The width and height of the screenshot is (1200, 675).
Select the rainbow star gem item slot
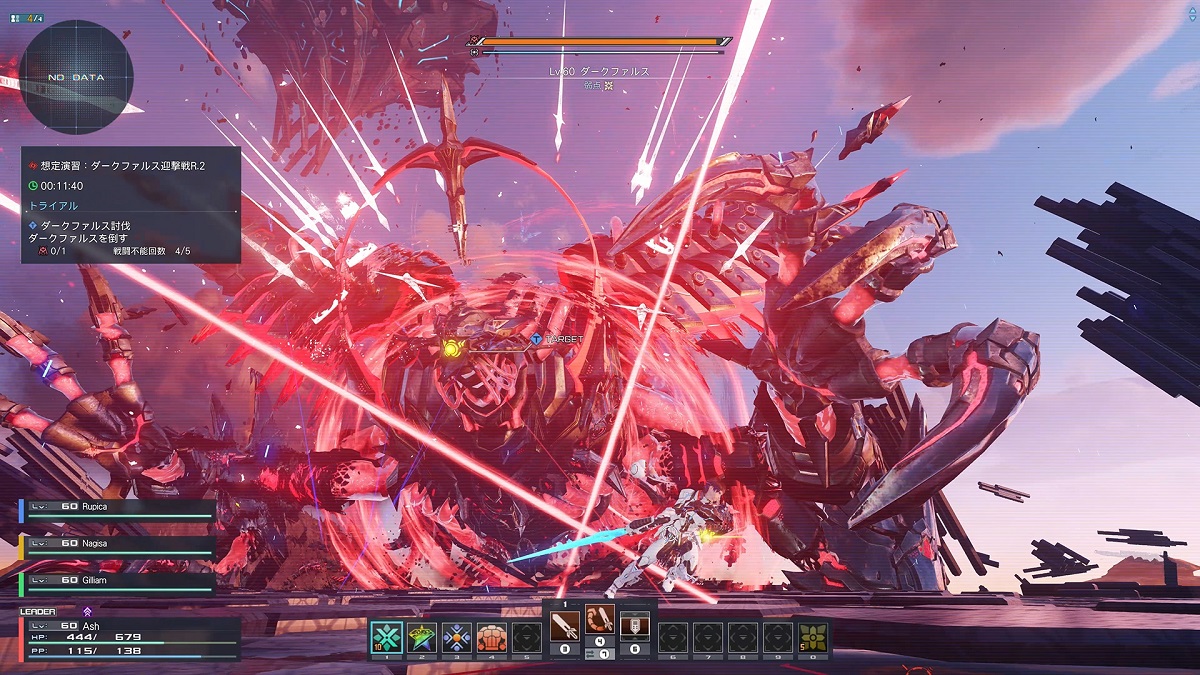click(421, 637)
